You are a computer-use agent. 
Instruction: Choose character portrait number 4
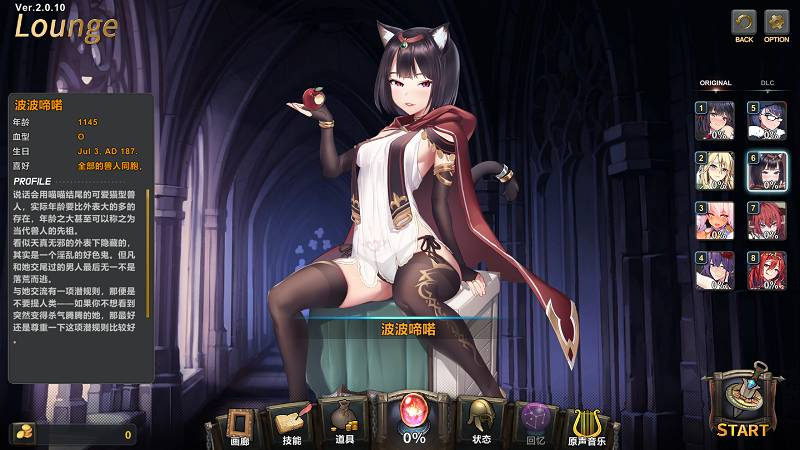(716, 270)
